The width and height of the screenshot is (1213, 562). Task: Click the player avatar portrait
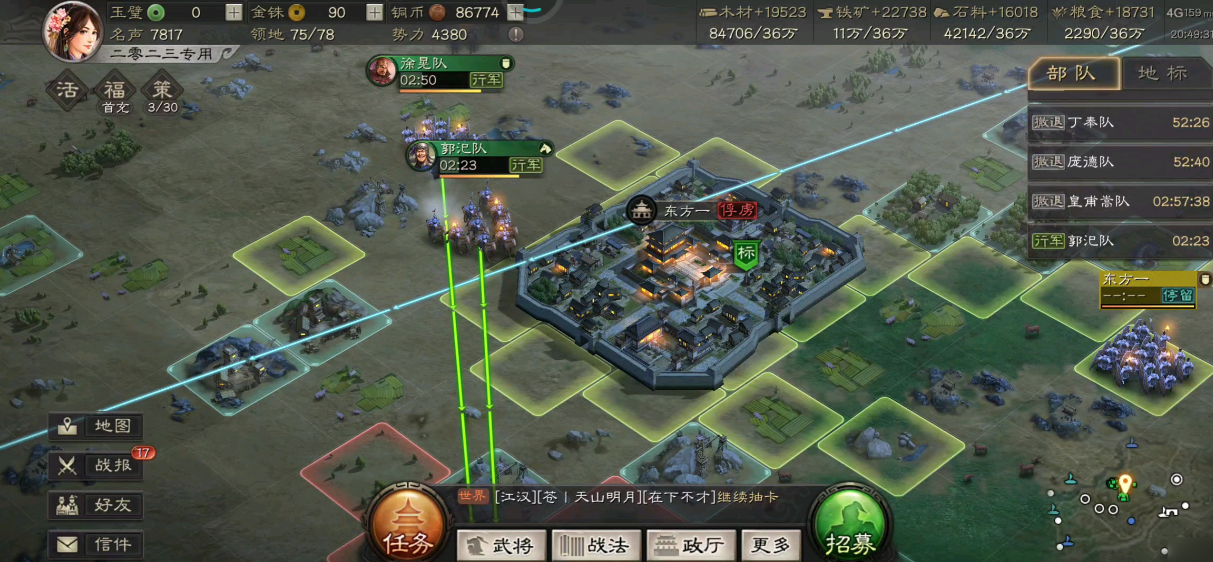pos(72,31)
